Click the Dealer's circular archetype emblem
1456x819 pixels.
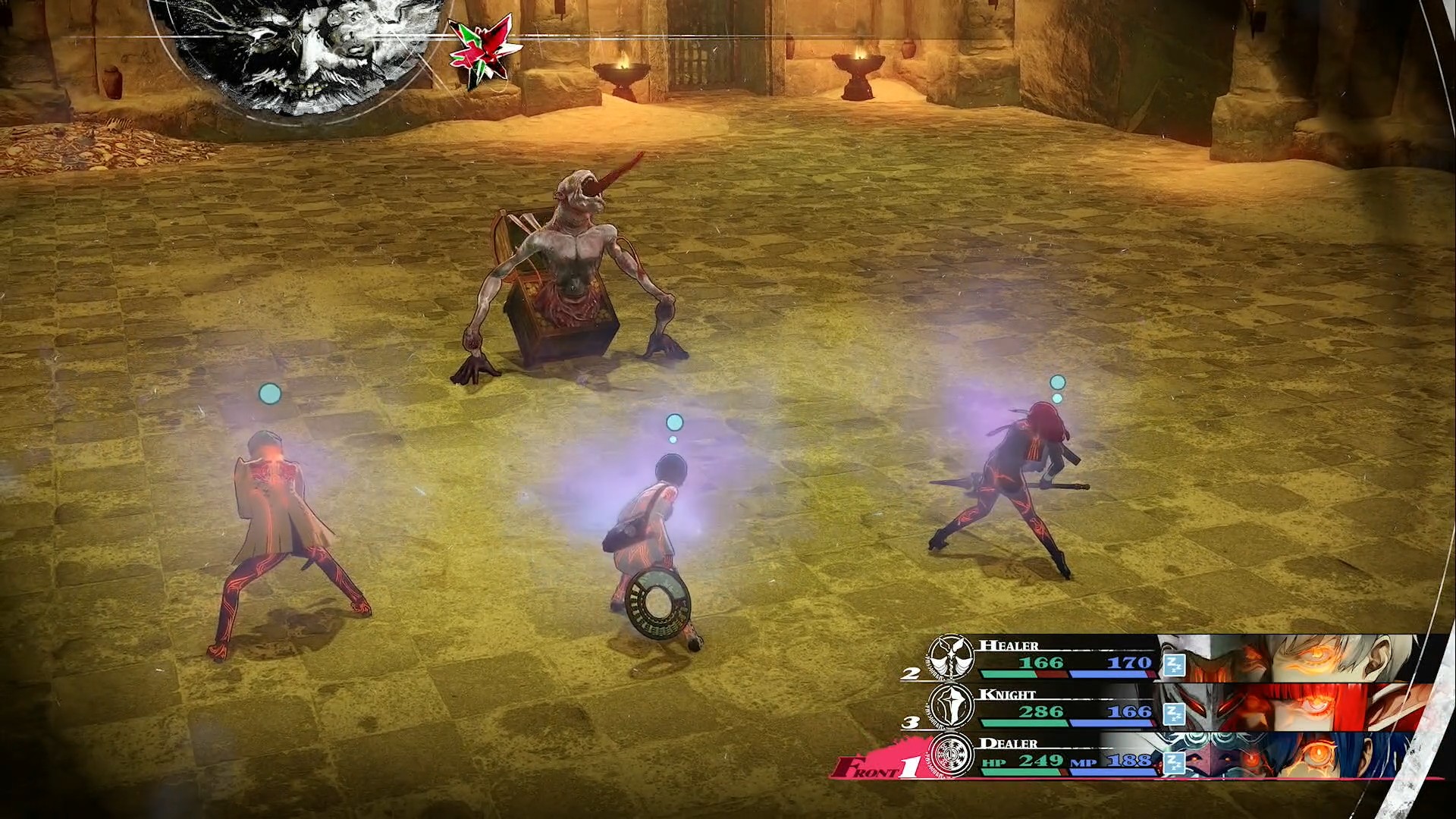951,755
